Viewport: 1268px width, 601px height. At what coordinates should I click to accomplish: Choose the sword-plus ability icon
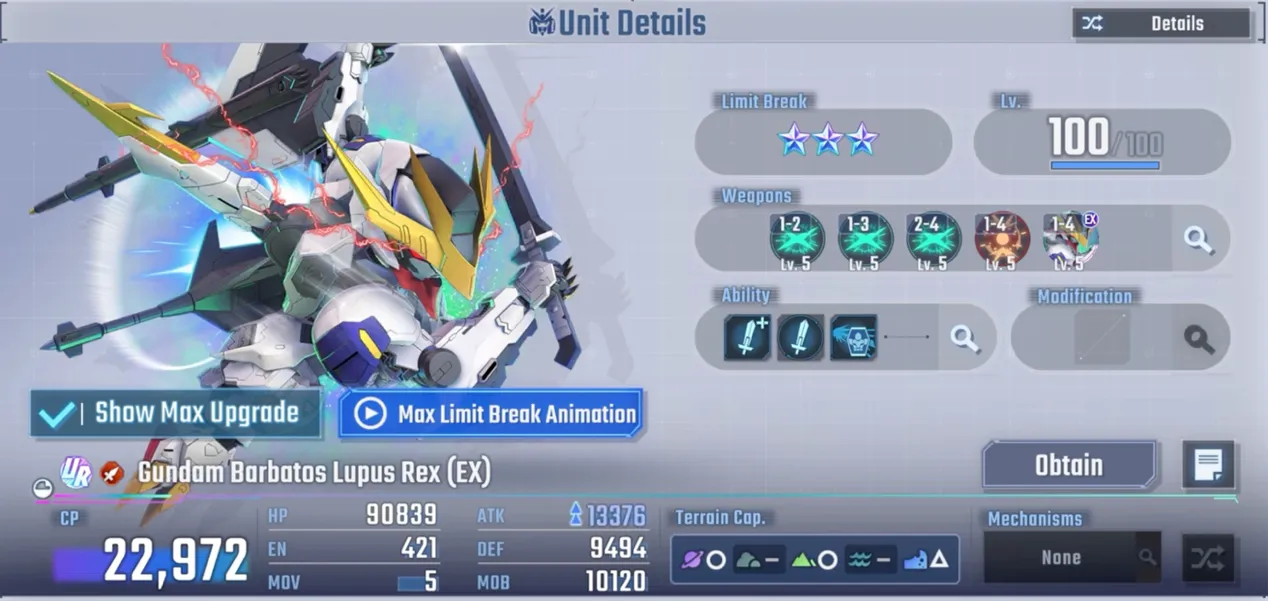[x=748, y=338]
